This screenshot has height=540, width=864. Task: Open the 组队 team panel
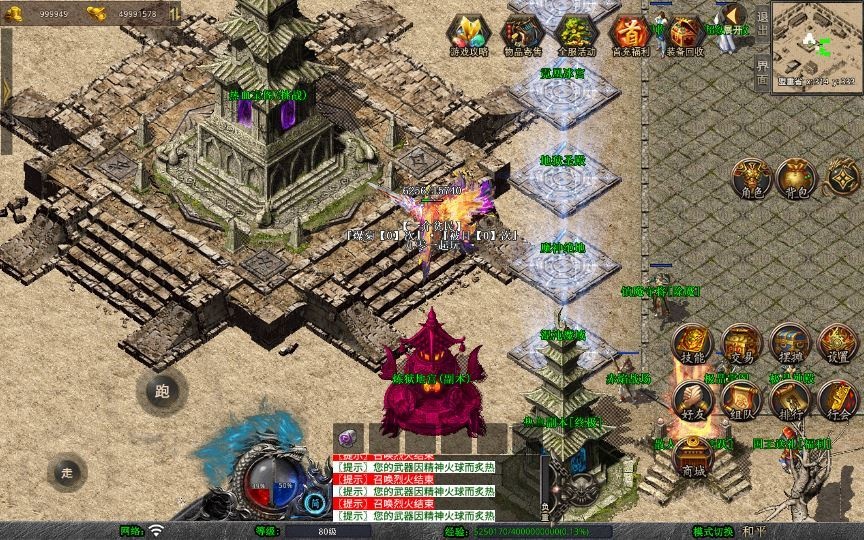coord(741,400)
